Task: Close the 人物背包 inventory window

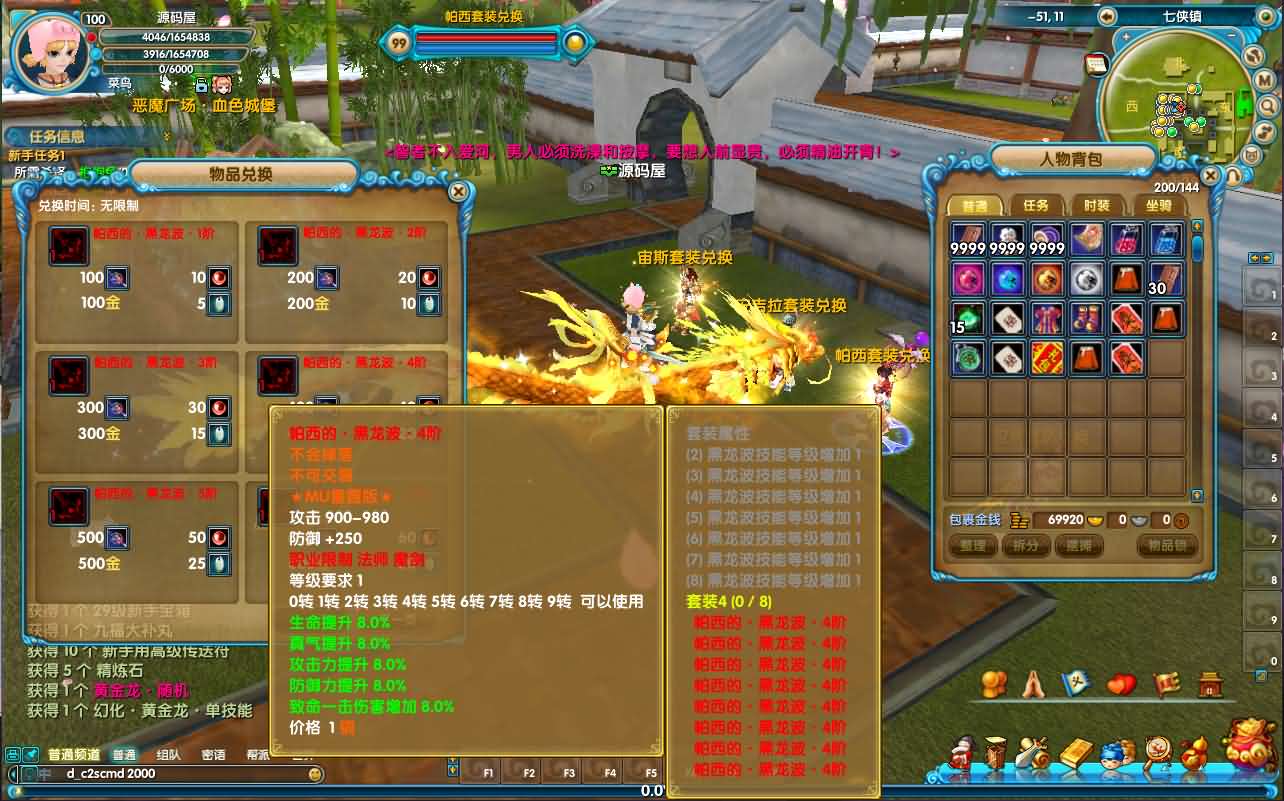Action: 1212,176
